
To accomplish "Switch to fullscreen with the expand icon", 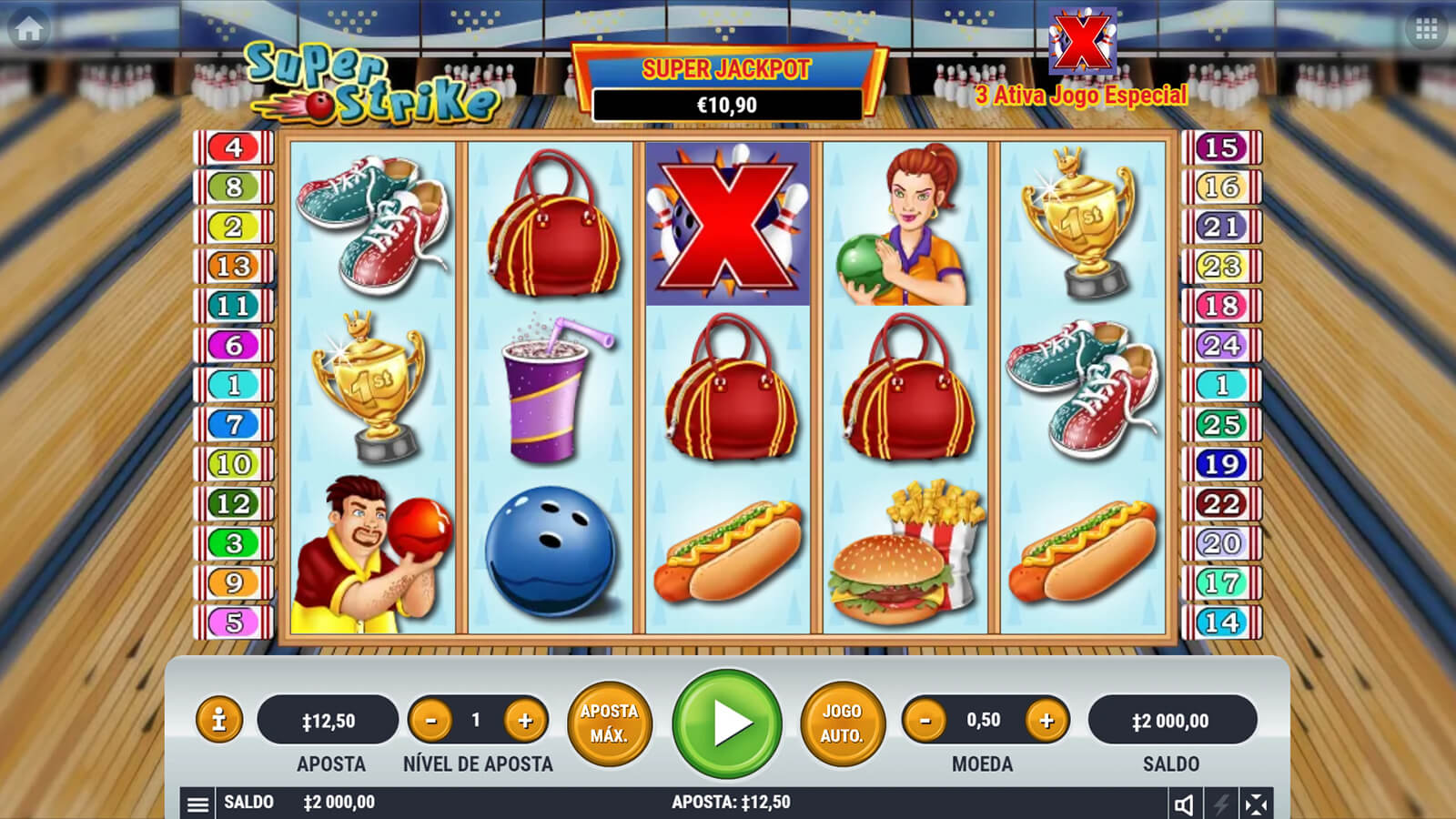I will click(1256, 804).
